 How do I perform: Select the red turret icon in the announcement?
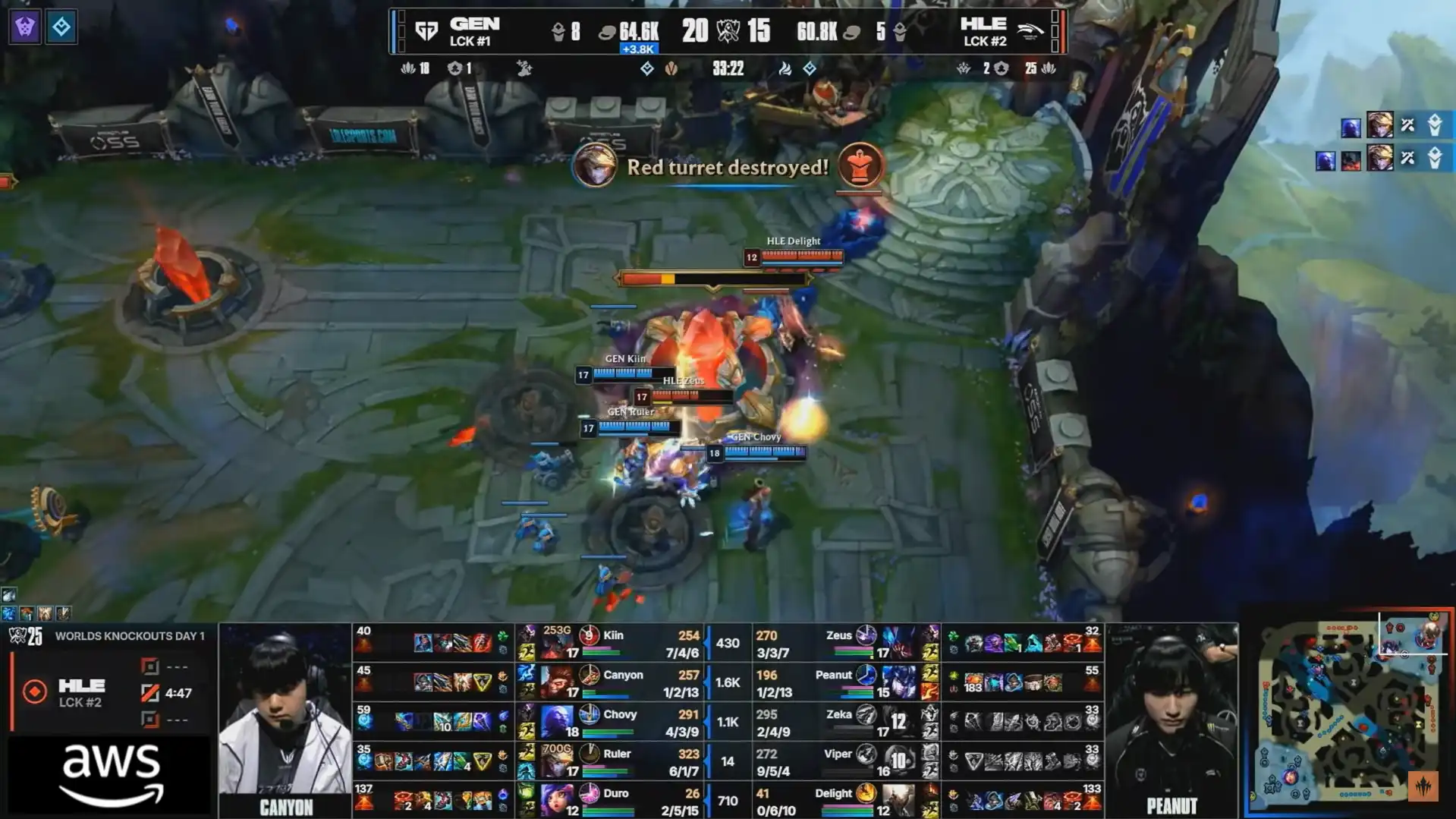[859, 165]
